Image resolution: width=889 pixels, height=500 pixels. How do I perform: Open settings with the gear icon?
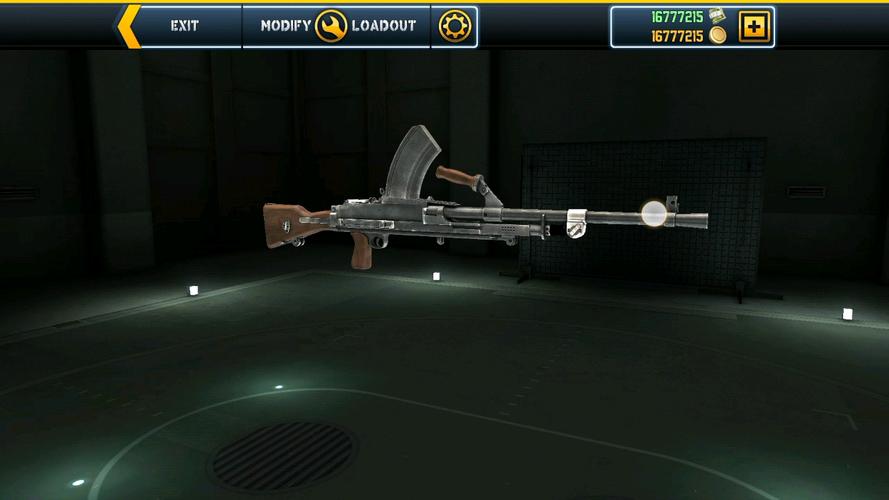[x=454, y=26]
